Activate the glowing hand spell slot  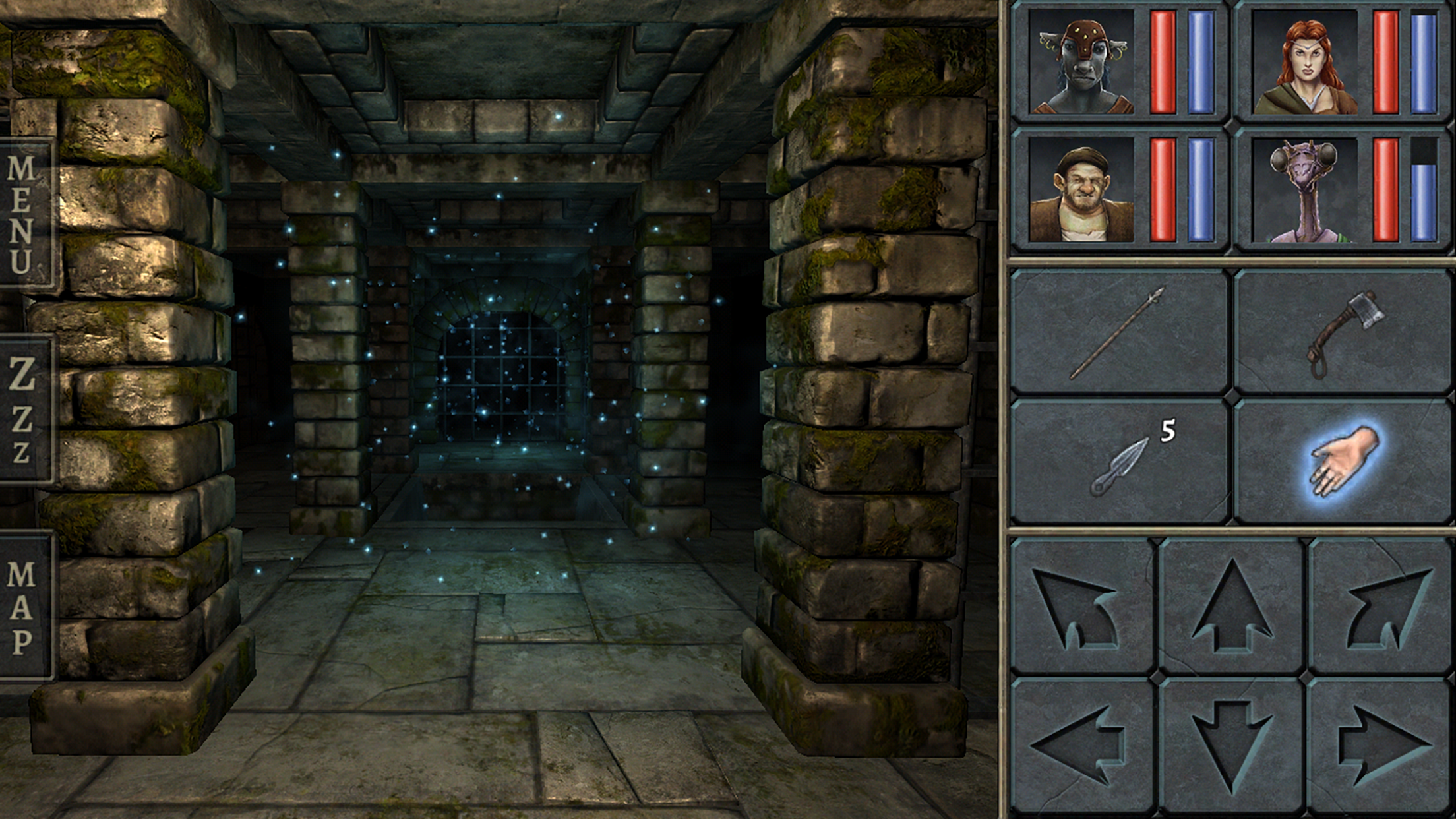1343,462
